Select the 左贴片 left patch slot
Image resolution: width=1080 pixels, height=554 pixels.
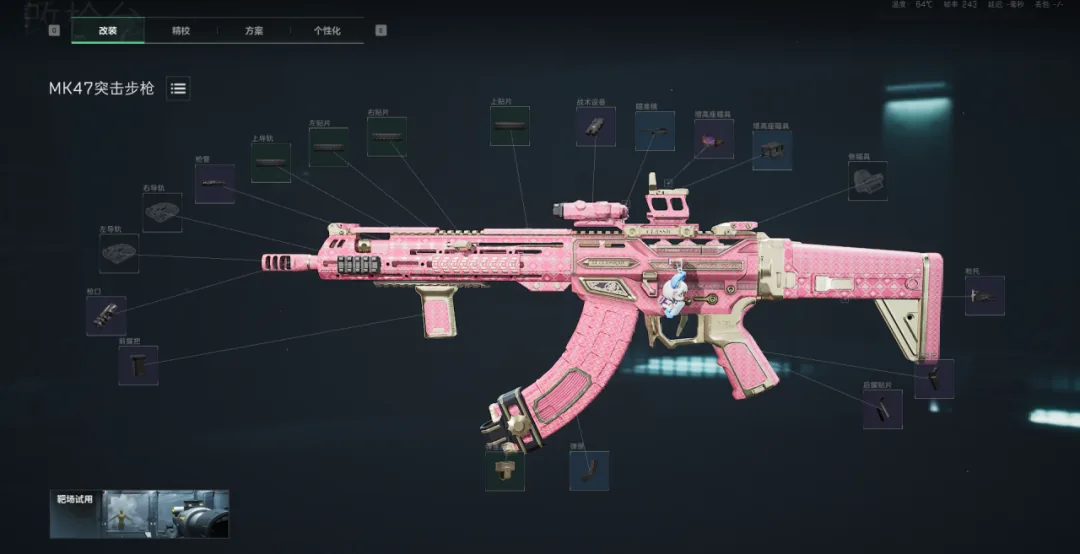pos(328,147)
